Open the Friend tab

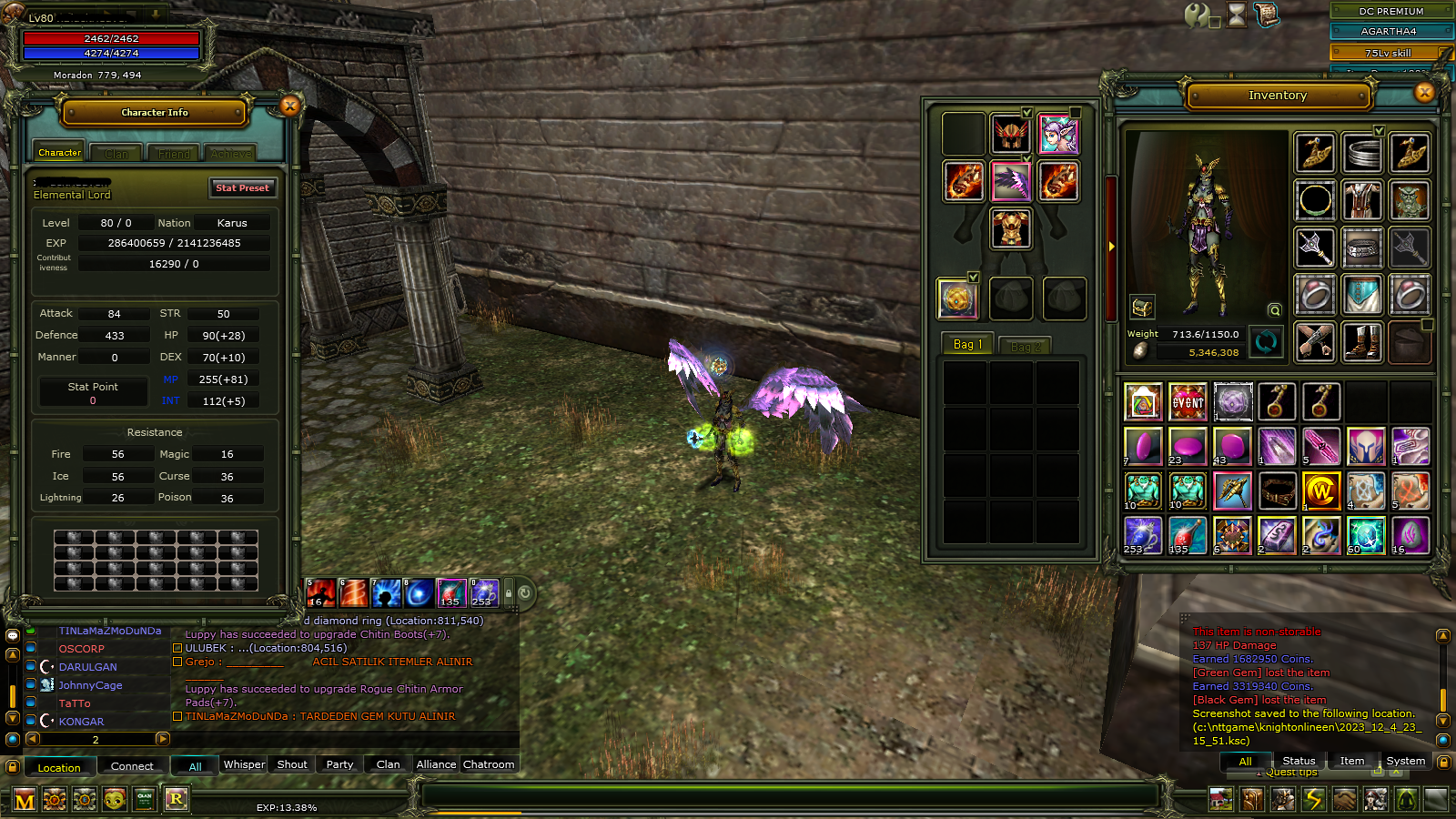point(174,154)
